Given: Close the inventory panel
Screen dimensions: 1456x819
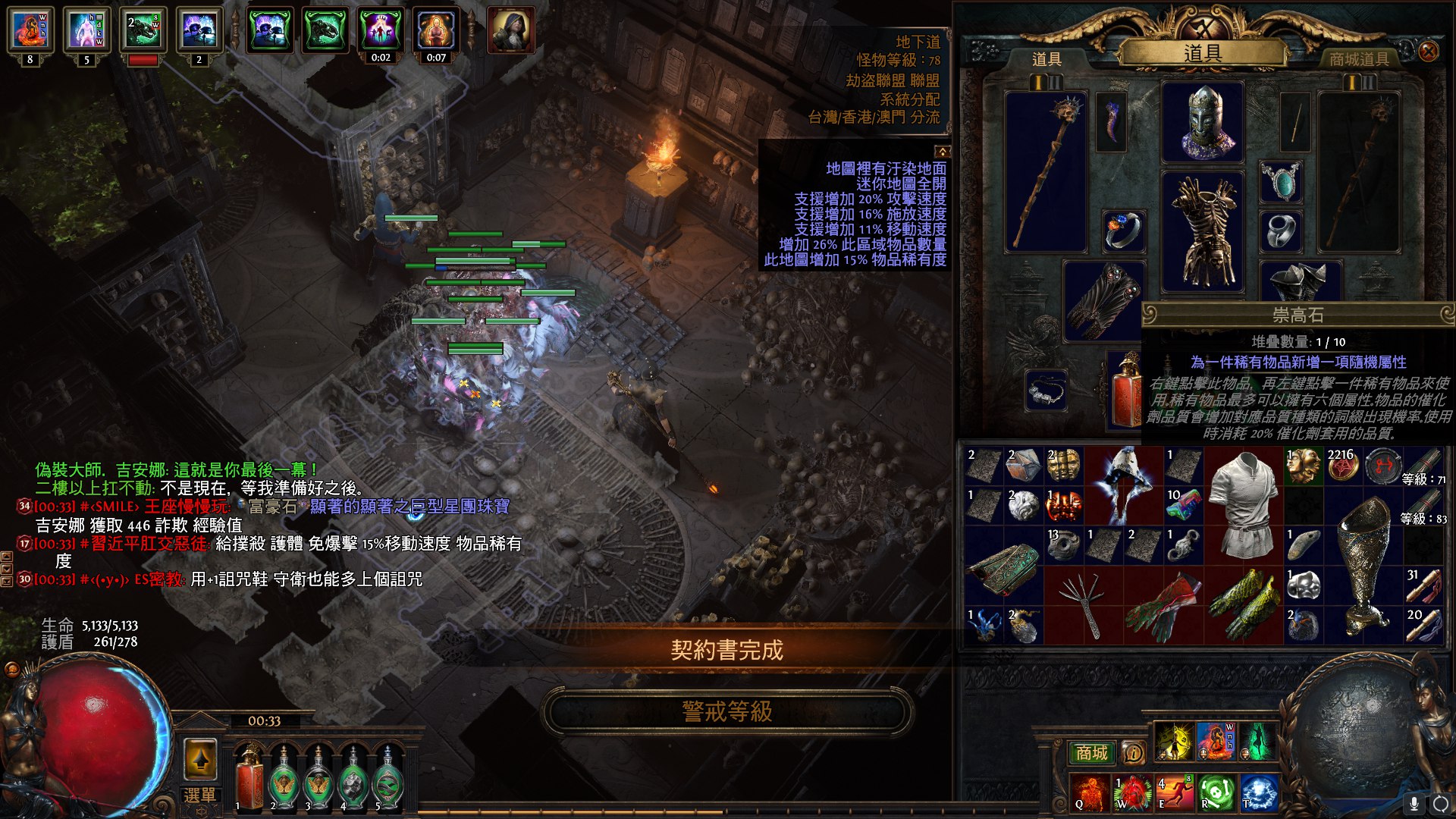Looking at the screenshot, I should pyautogui.click(x=1428, y=52).
